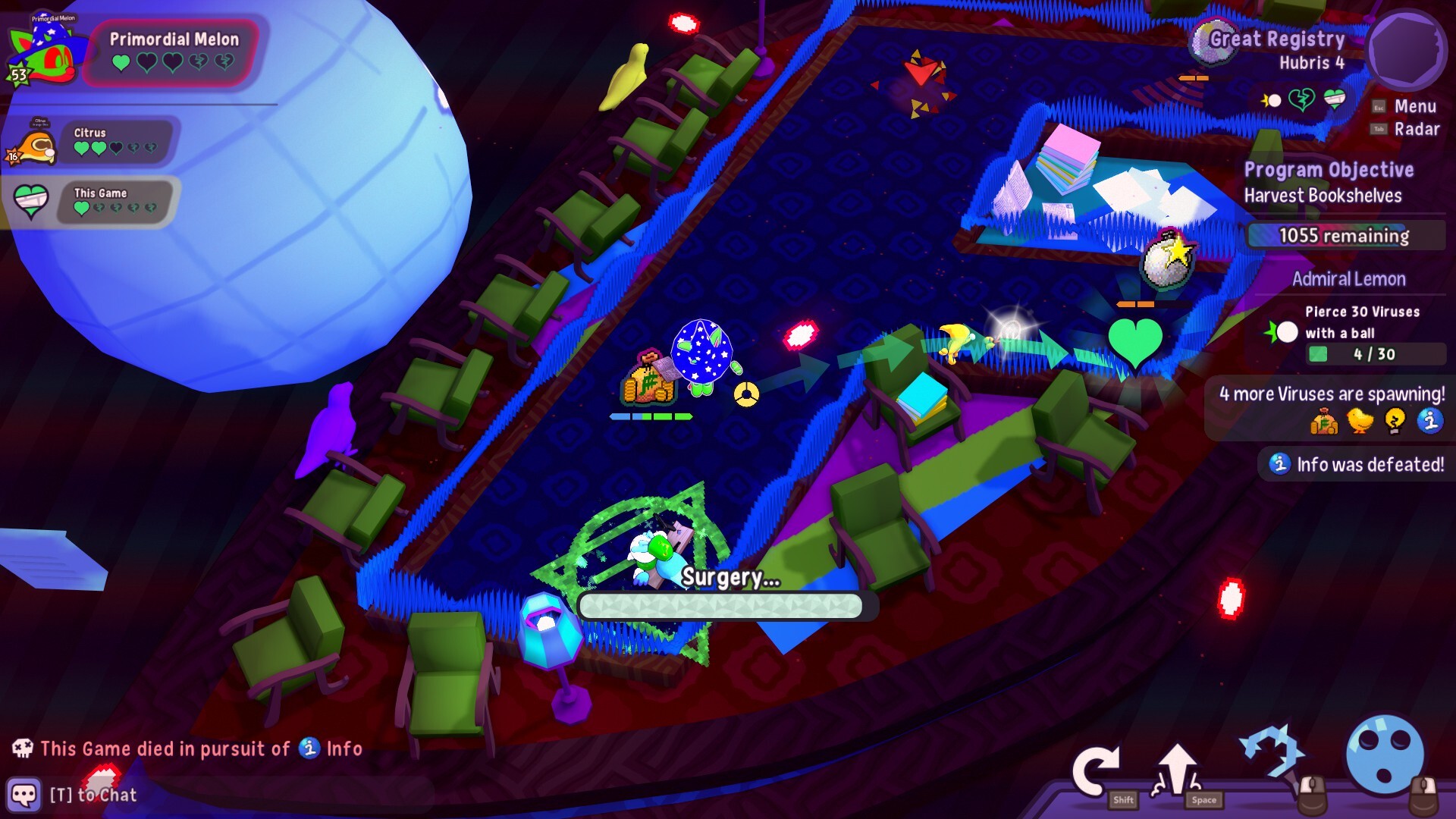This screenshot has height=819, width=1456.
Task: Select the money bag Virus icon
Action: point(1323,420)
